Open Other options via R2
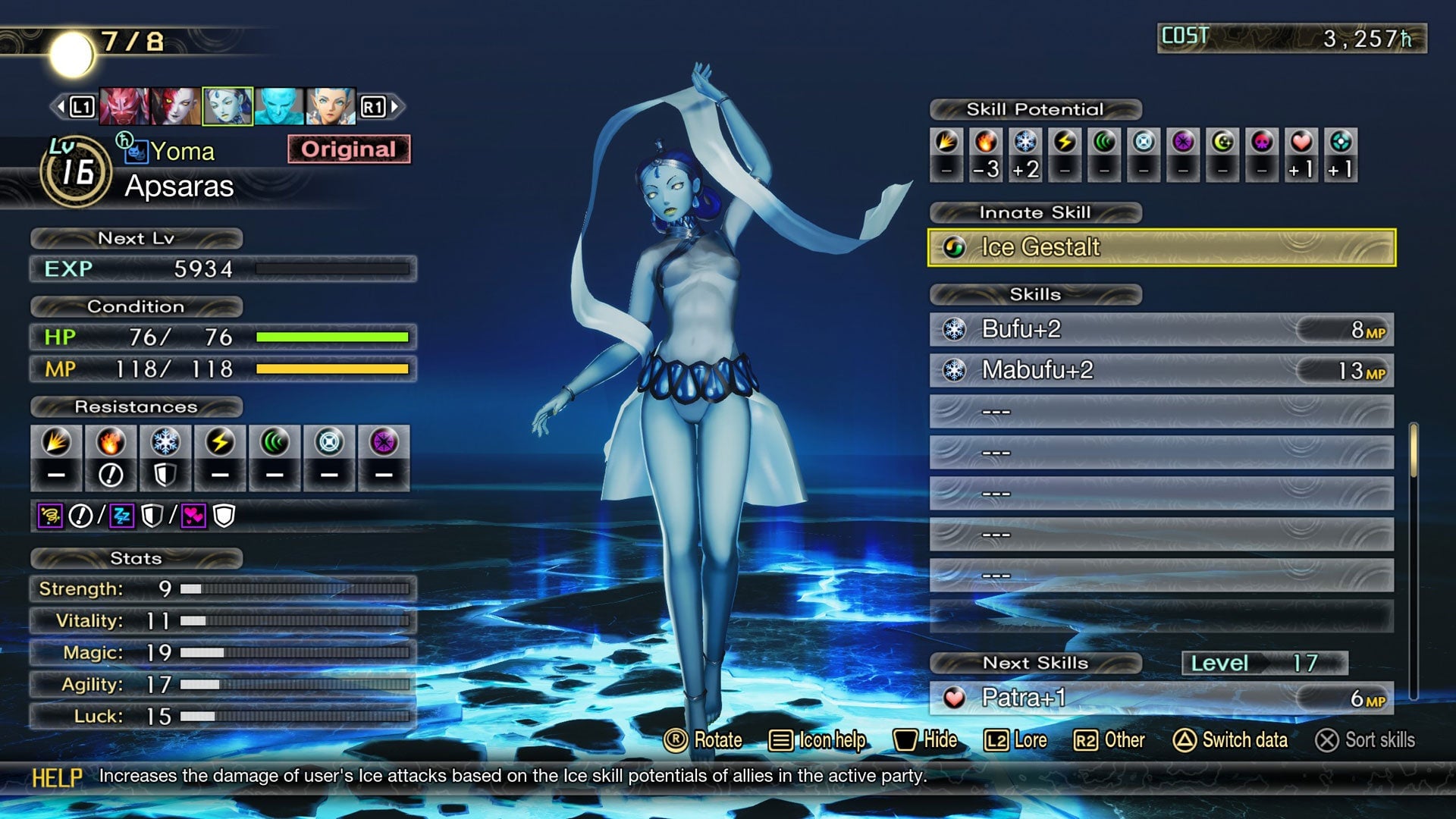This screenshot has width=1456, height=819. pyautogui.click(x=1110, y=740)
